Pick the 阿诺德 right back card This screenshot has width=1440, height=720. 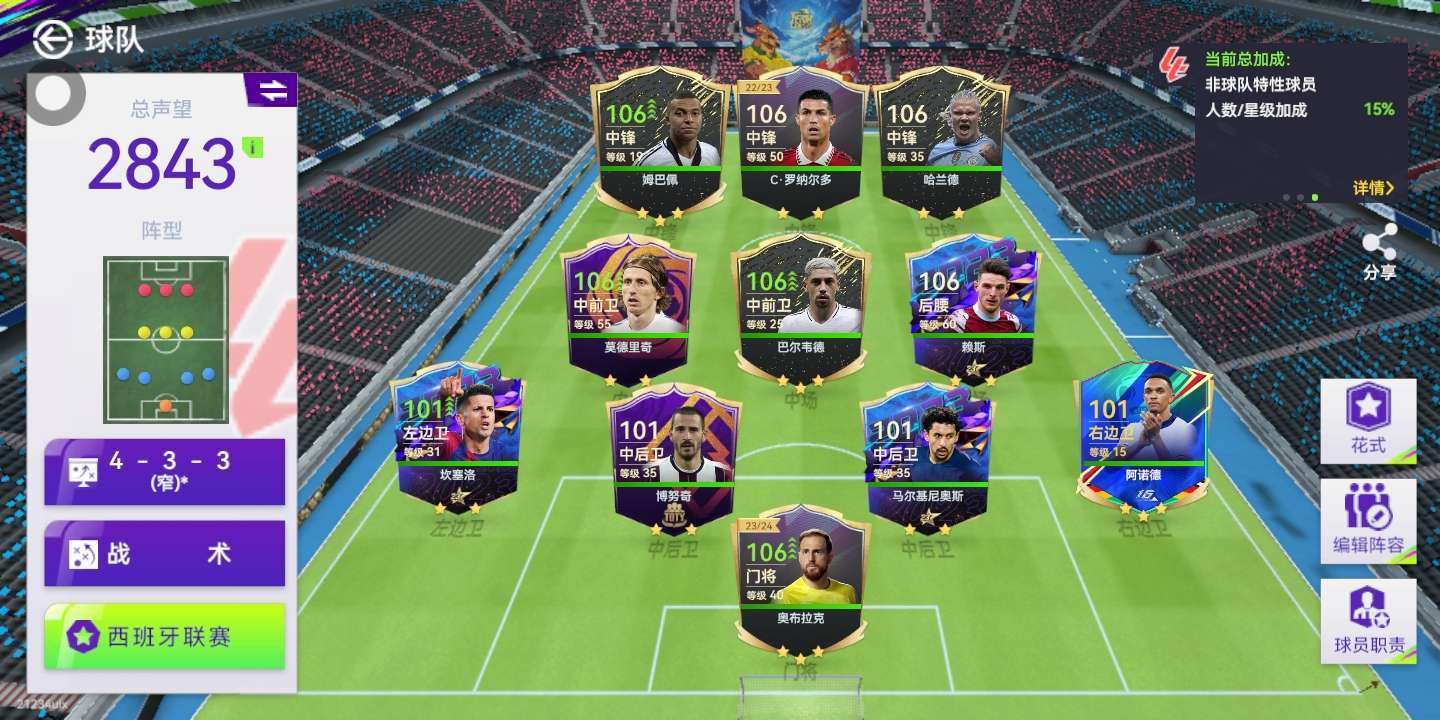(x=1143, y=437)
